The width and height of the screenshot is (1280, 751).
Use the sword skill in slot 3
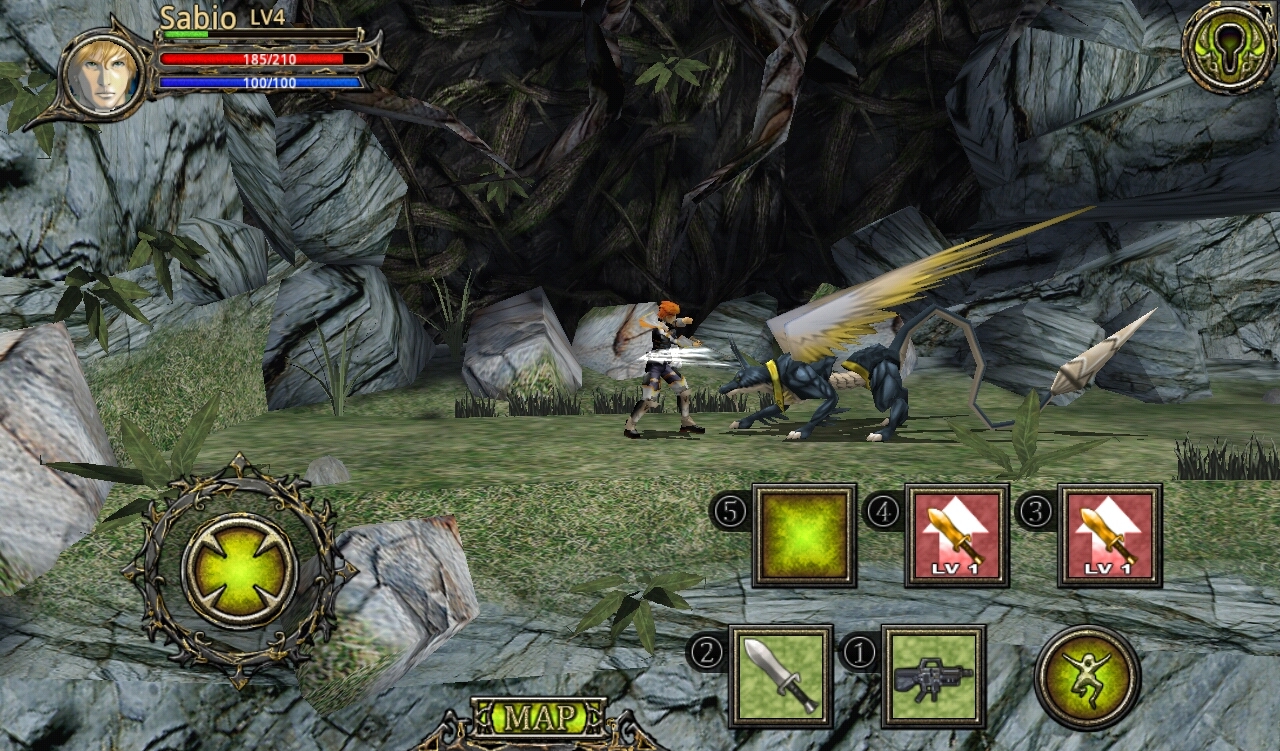1109,535
